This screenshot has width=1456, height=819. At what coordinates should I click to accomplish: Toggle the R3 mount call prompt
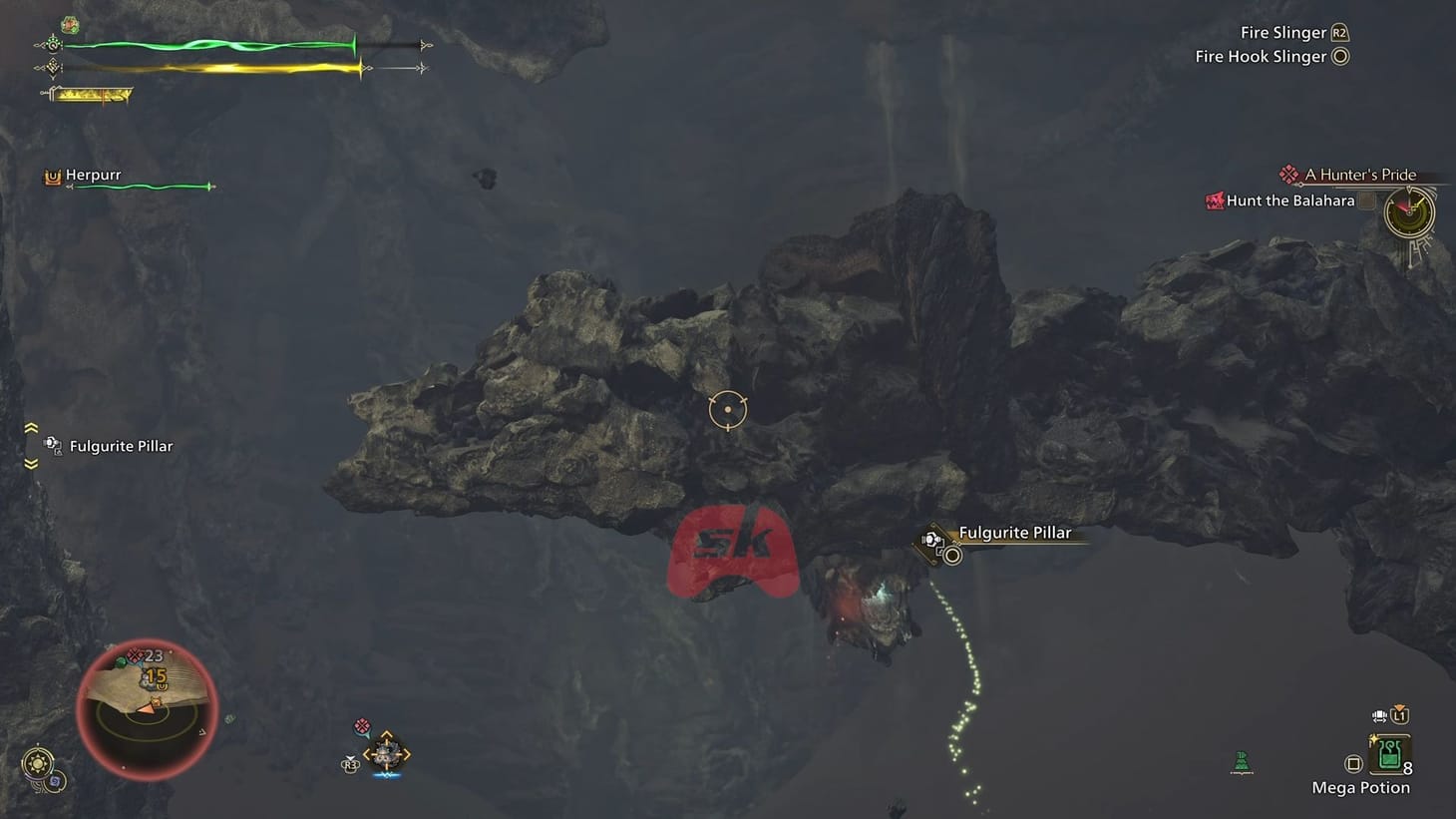351,764
